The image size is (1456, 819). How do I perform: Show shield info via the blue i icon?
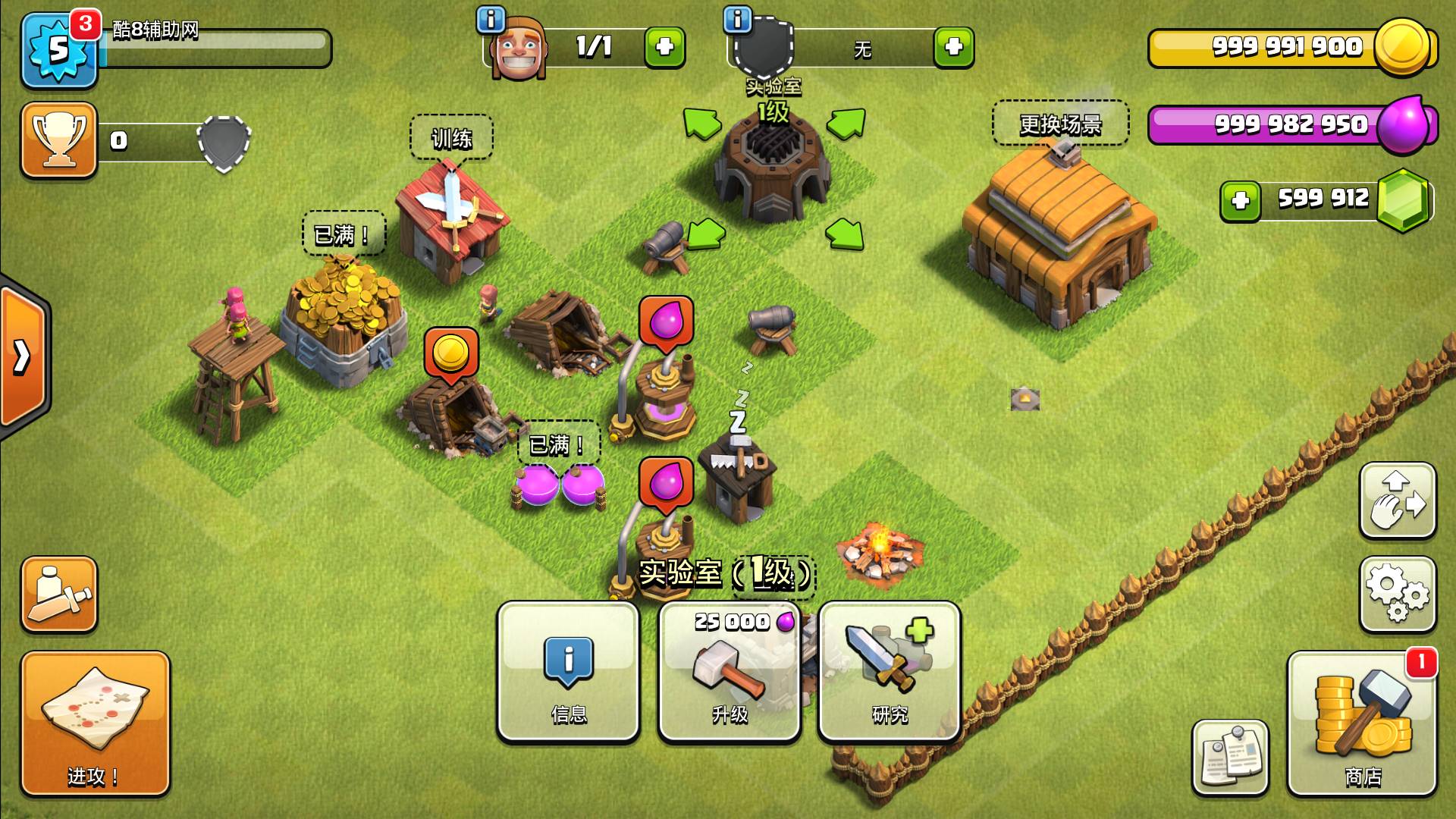tap(737, 19)
